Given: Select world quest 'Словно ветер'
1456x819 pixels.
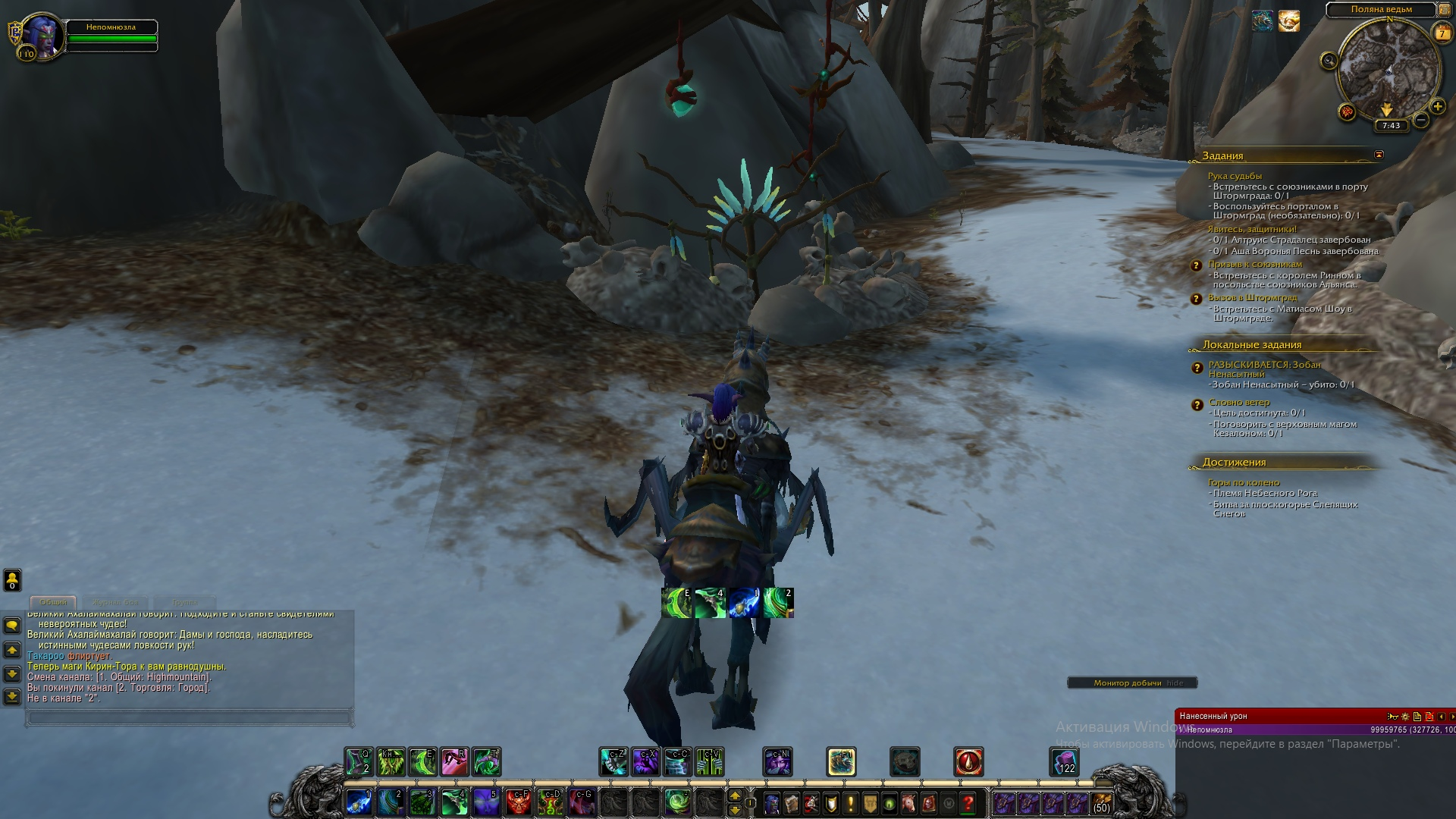Looking at the screenshot, I should (x=1239, y=403).
